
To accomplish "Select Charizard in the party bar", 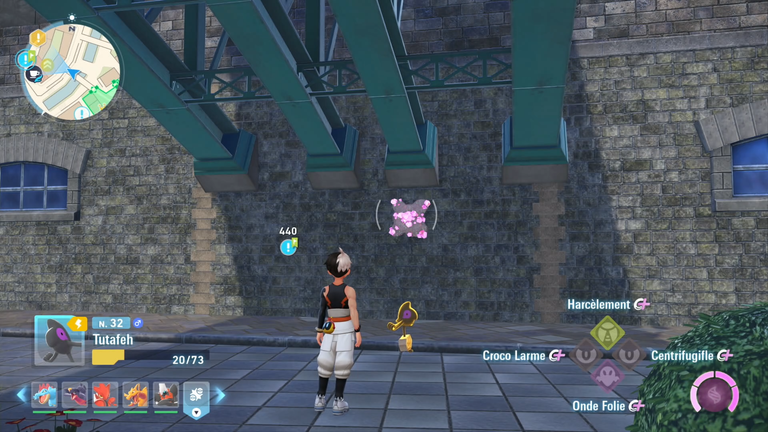I will click(x=135, y=395).
